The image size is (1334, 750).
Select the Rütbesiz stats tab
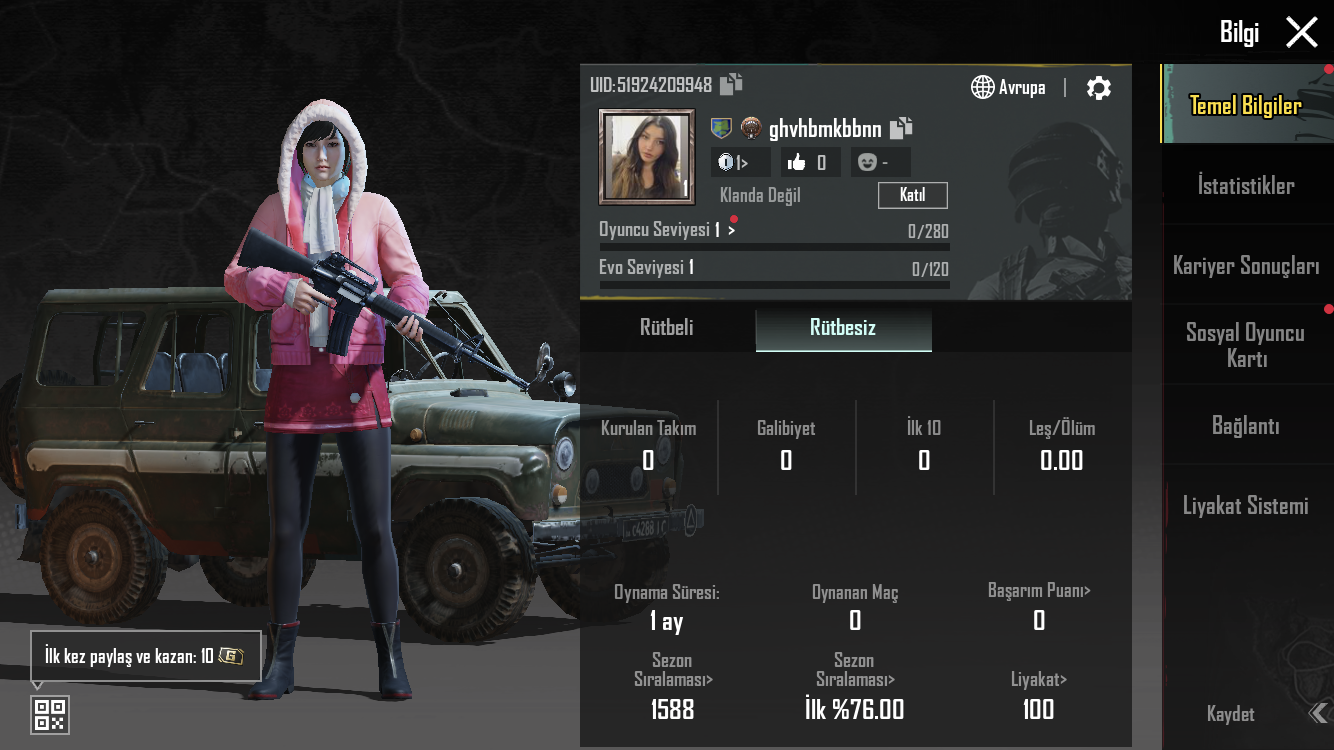(843, 328)
